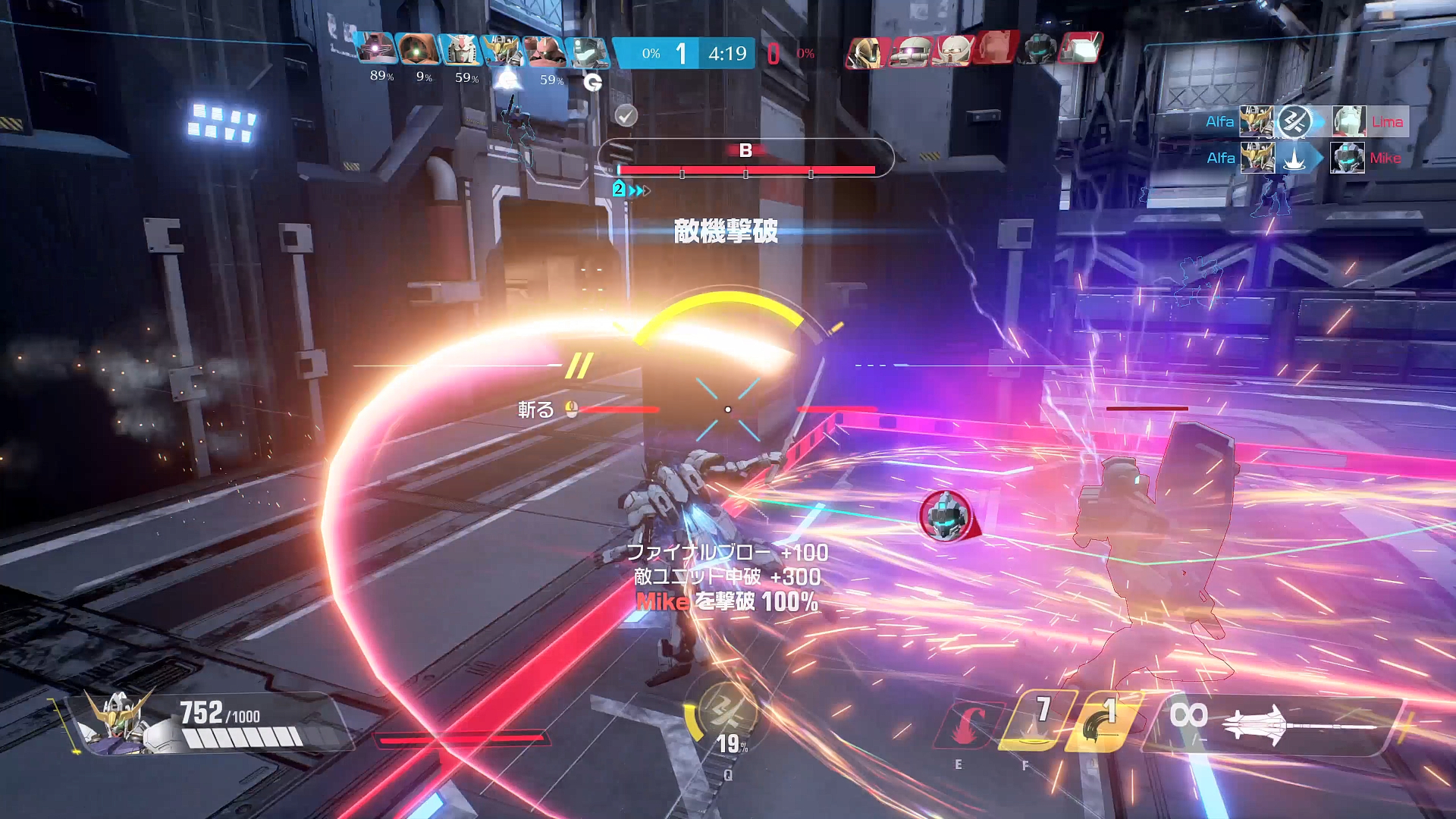Select the red team gold-helmet unit portrait
Screen dimensions: 1456x819
(866, 52)
